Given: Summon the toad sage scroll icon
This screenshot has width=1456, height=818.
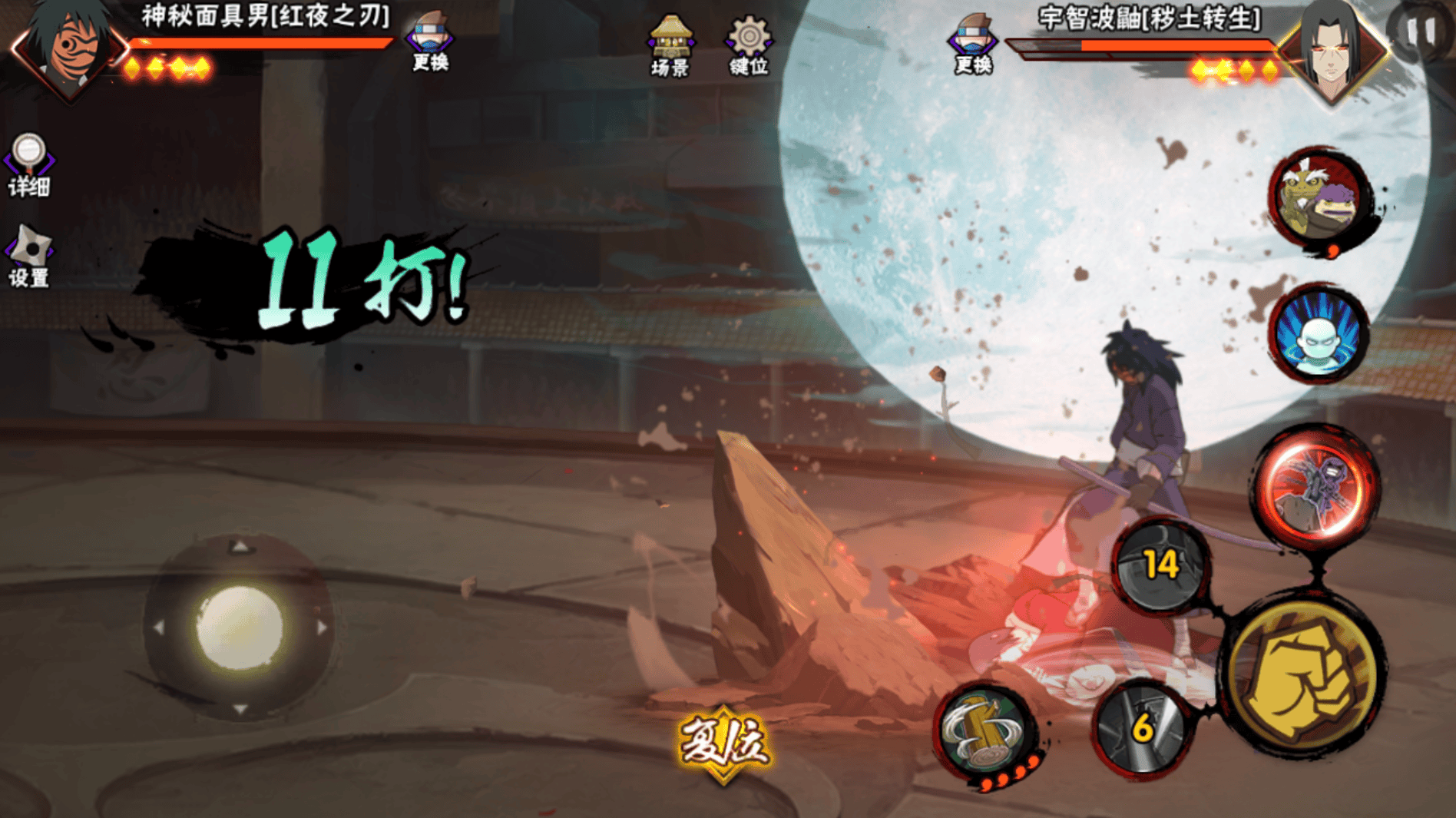Looking at the screenshot, I should [1319, 198].
